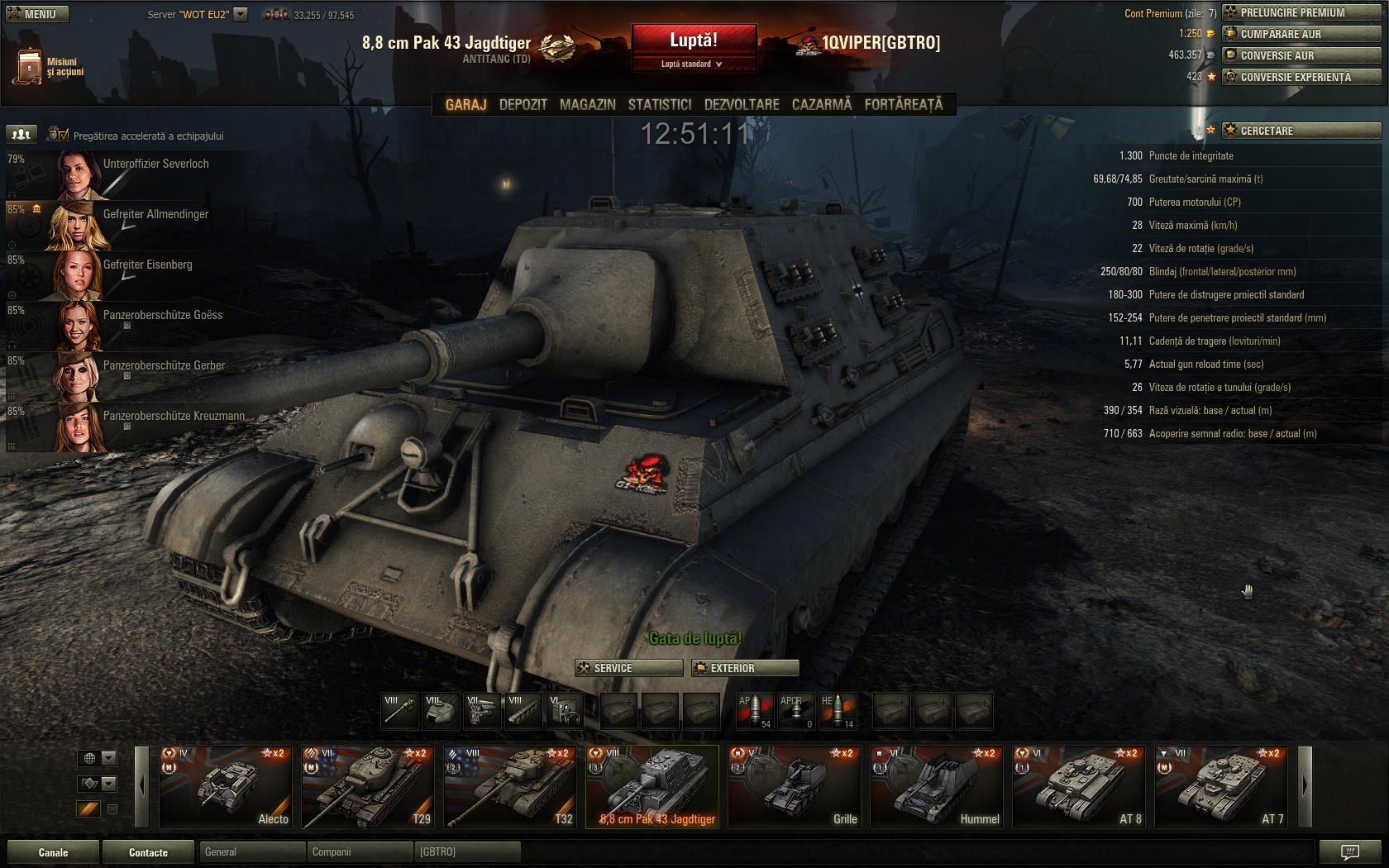Open the MENIU menu
The image size is (1389, 868).
[x=35, y=14]
